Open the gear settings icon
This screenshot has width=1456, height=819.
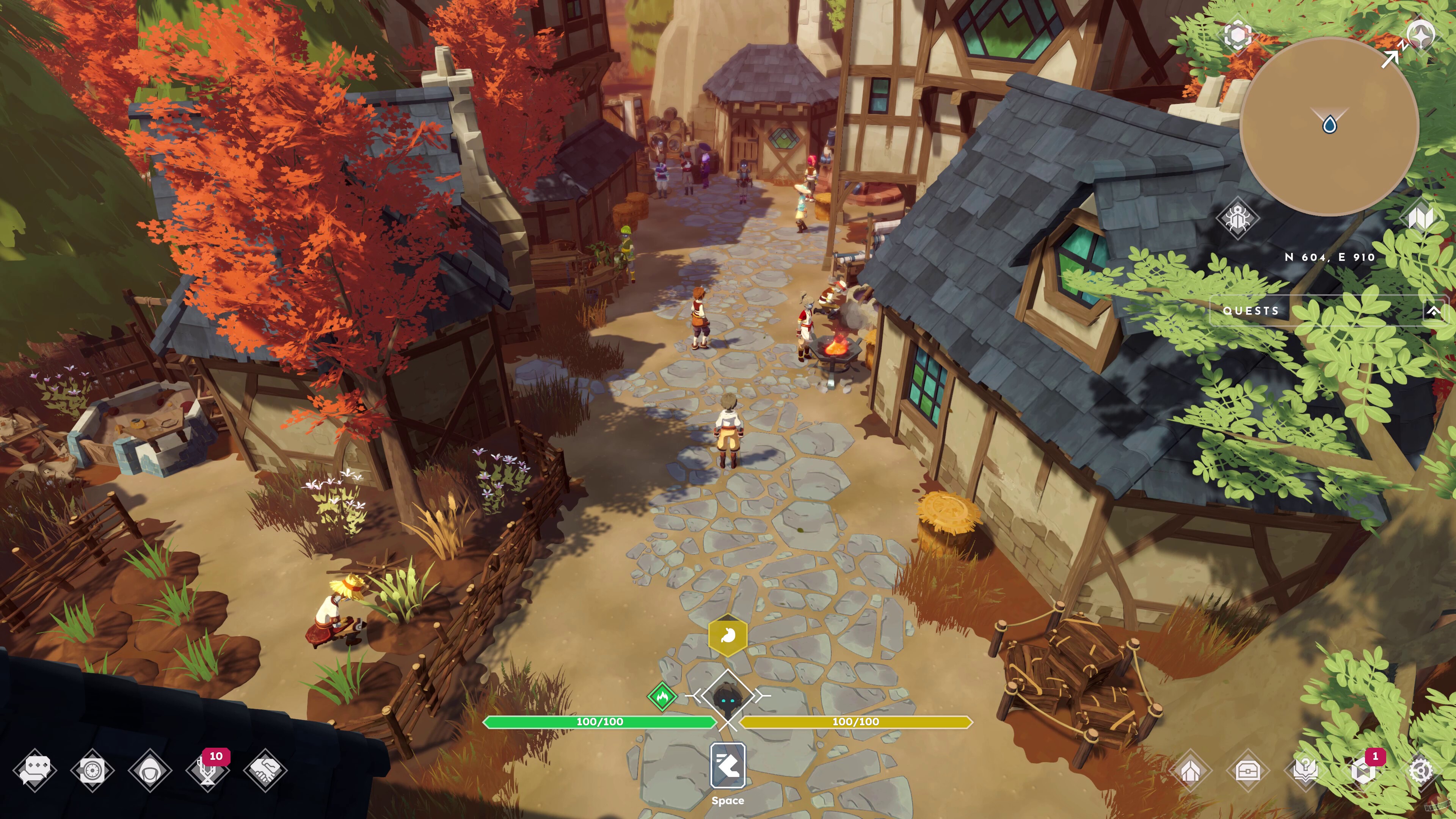[1420, 770]
